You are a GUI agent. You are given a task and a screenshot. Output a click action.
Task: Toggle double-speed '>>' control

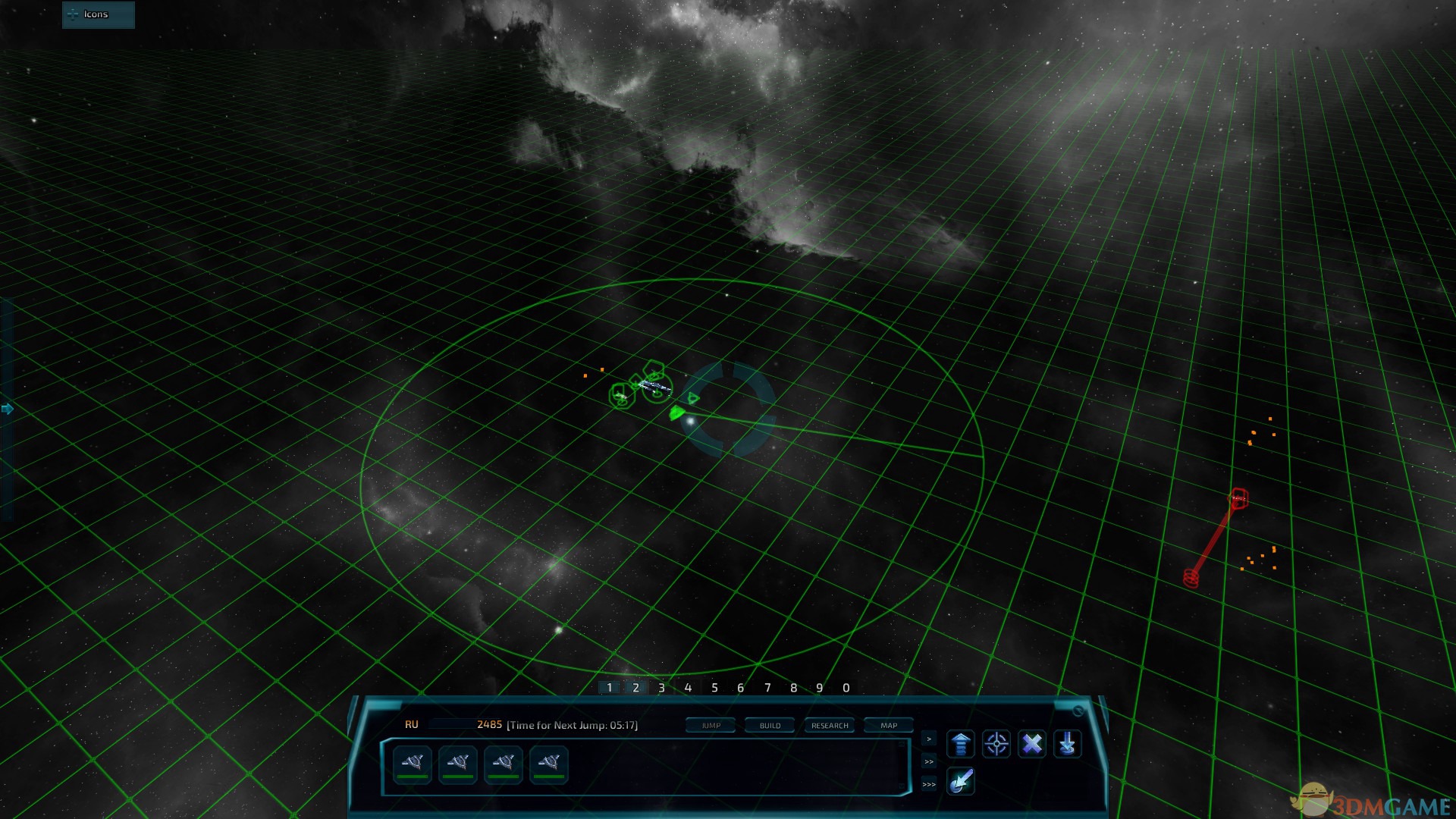pyautogui.click(x=928, y=762)
